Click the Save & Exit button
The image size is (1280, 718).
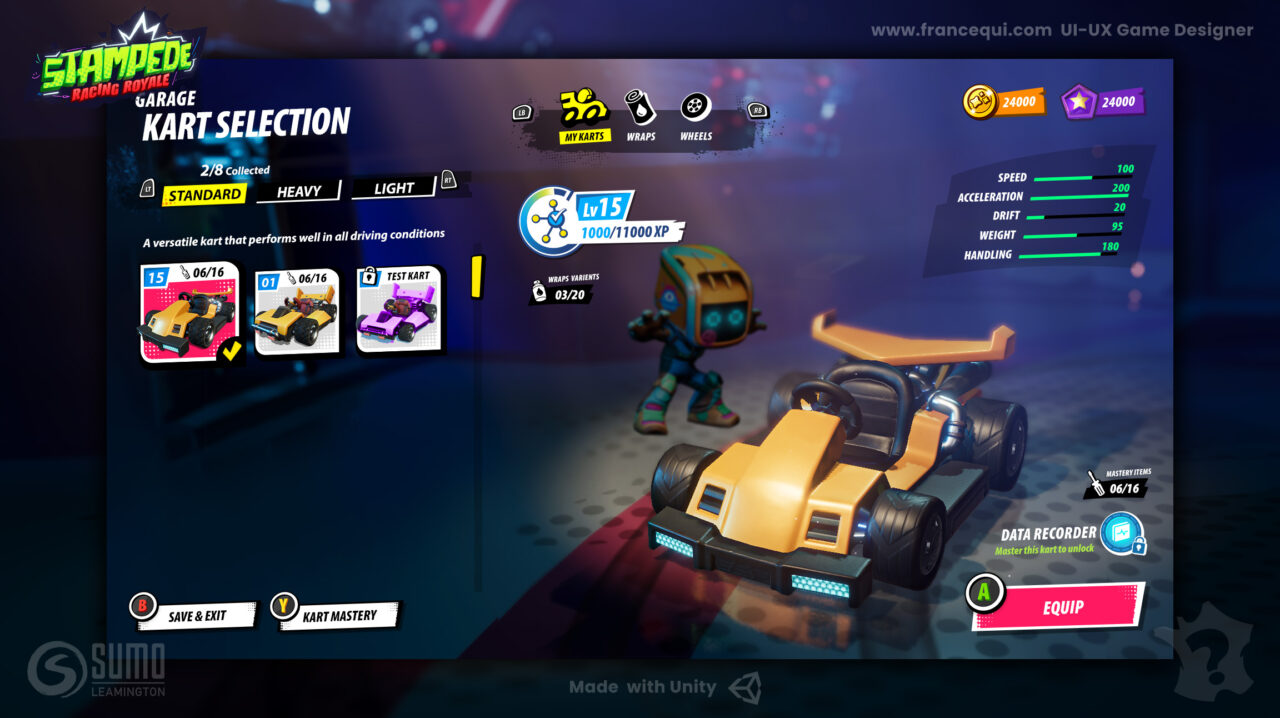(x=196, y=616)
